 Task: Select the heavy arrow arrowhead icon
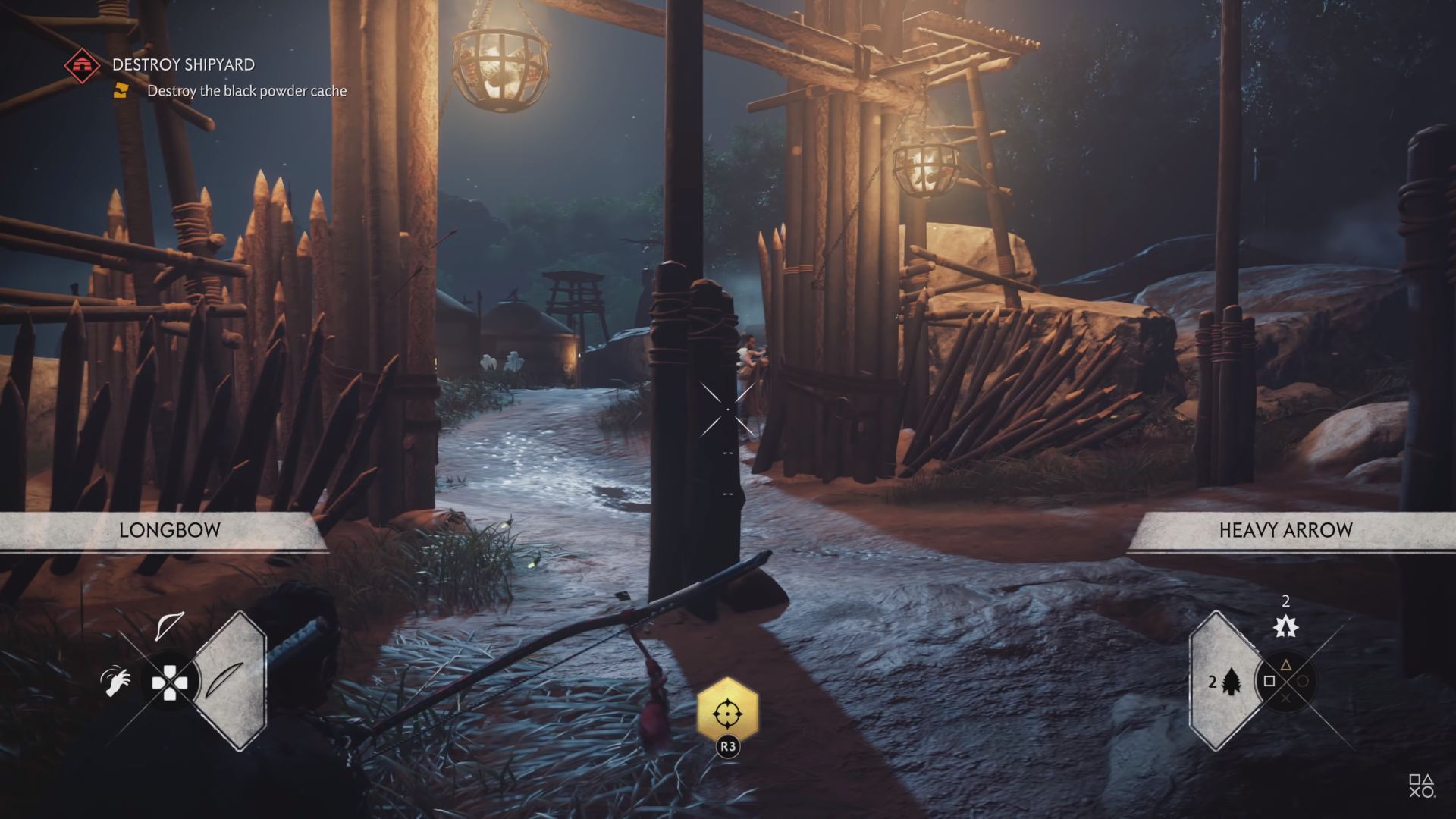1231,682
